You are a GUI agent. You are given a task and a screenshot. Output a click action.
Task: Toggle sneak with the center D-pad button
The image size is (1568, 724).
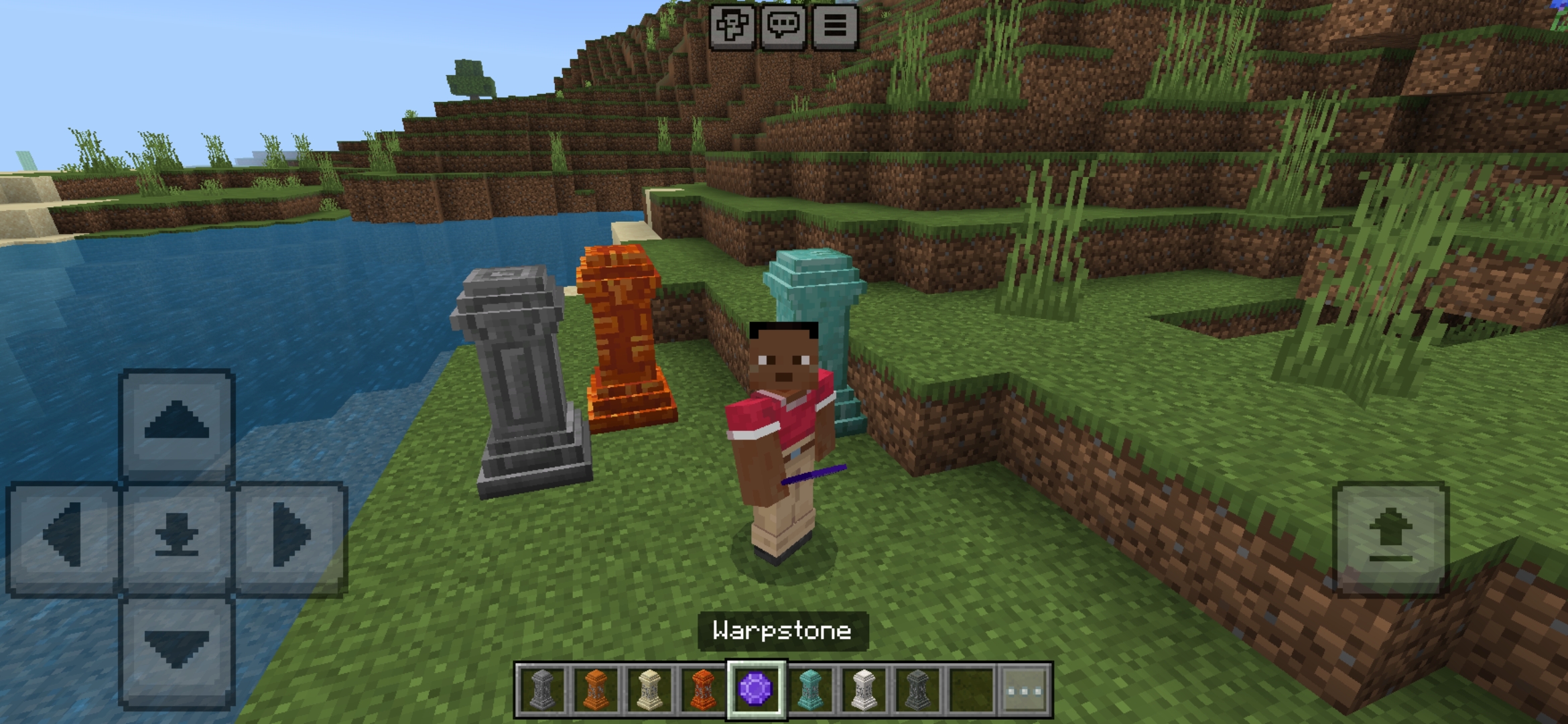click(x=176, y=533)
